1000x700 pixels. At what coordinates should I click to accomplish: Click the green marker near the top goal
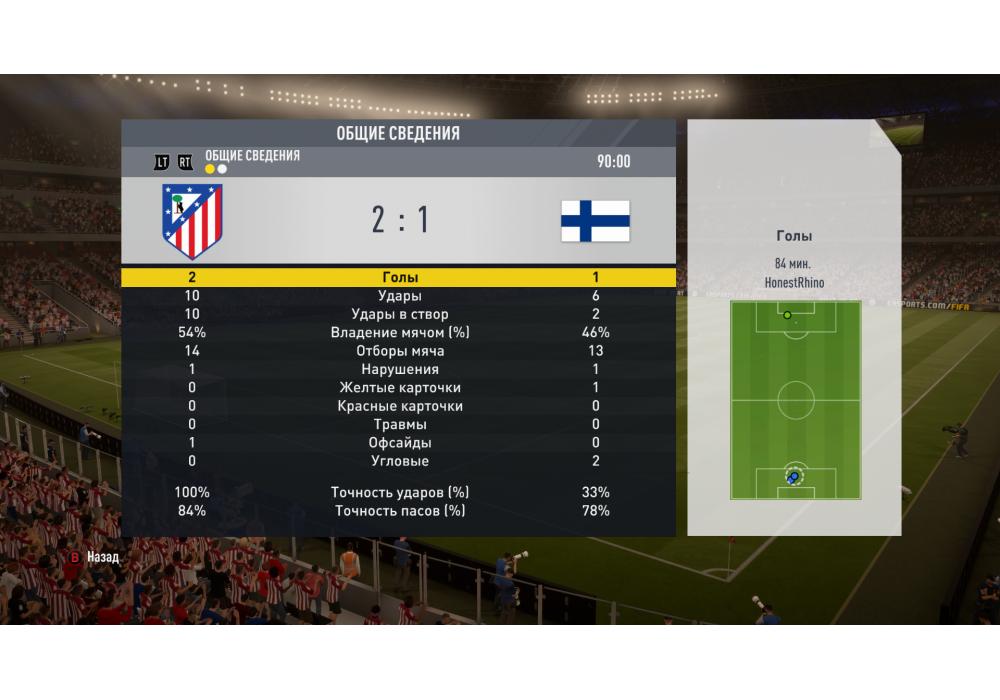[x=787, y=315]
